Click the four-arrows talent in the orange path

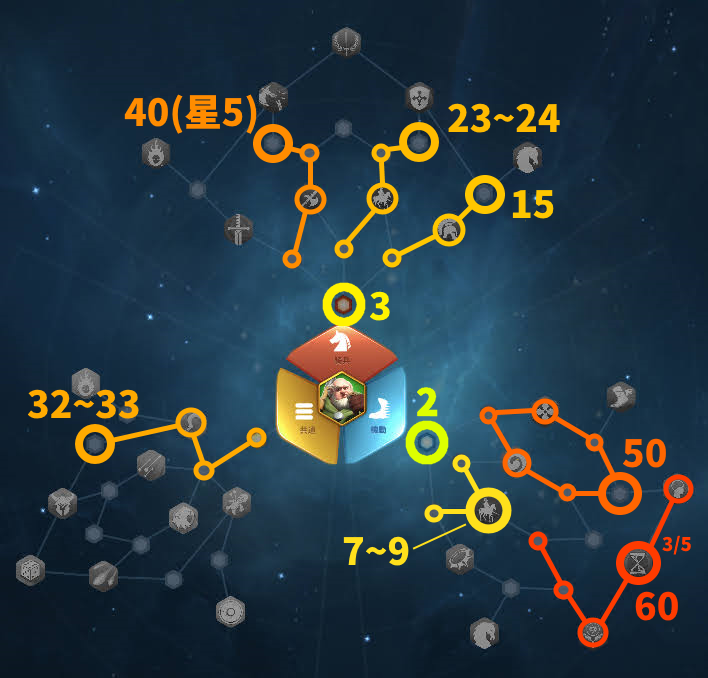544,410
